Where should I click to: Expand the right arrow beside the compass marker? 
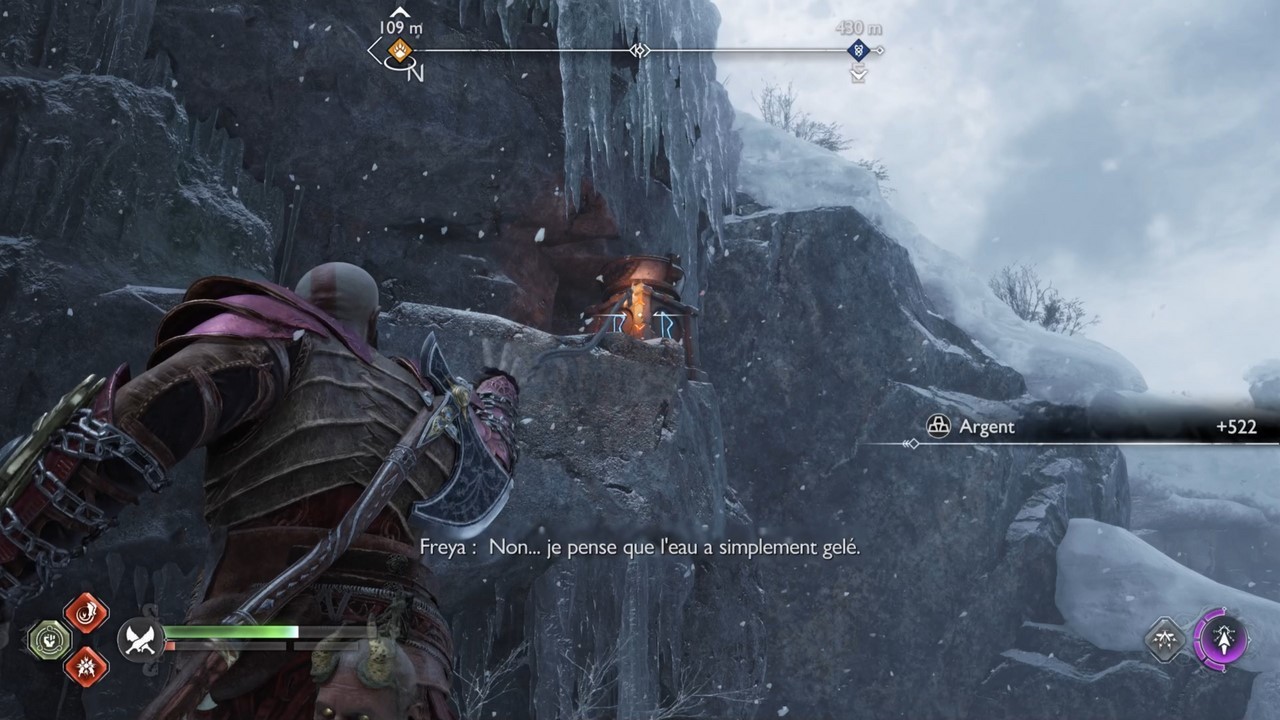(881, 51)
